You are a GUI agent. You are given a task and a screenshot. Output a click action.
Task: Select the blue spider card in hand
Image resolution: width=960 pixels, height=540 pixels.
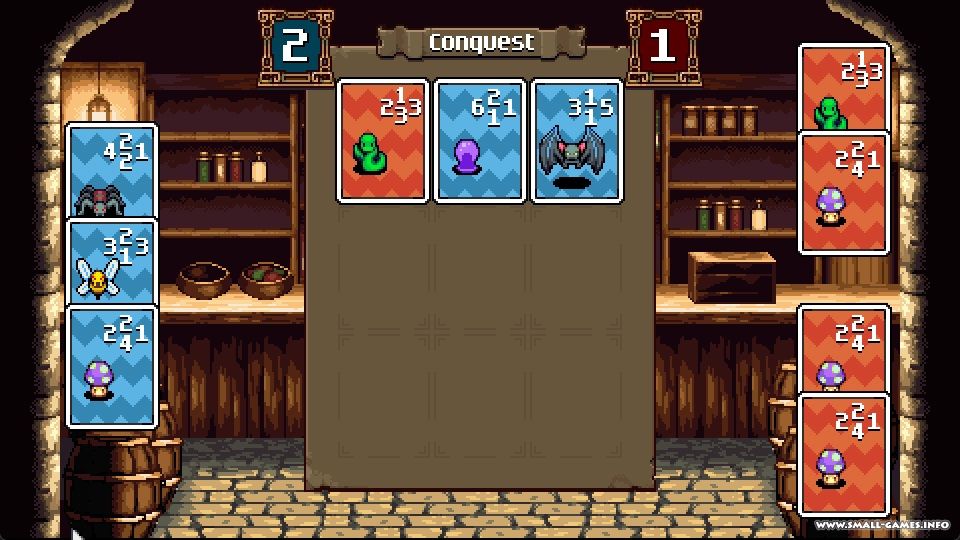(111, 170)
